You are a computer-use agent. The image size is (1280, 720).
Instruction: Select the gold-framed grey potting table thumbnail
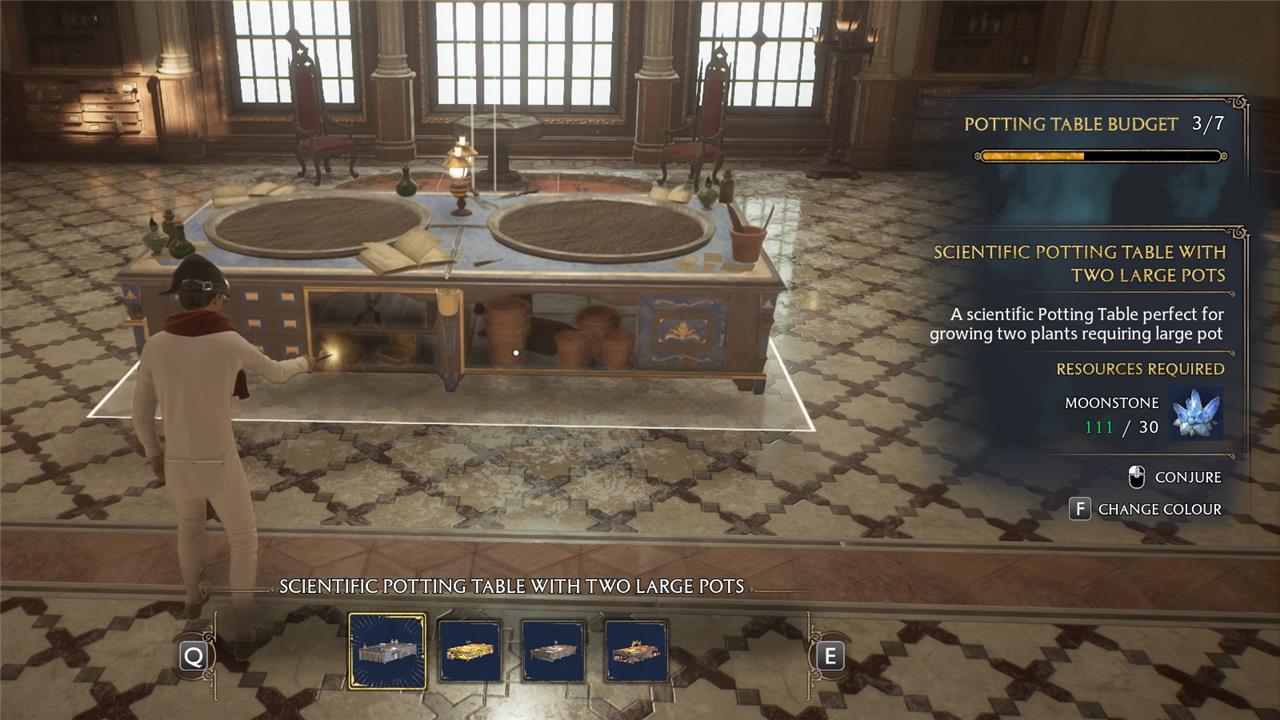pyautogui.click(x=387, y=651)
